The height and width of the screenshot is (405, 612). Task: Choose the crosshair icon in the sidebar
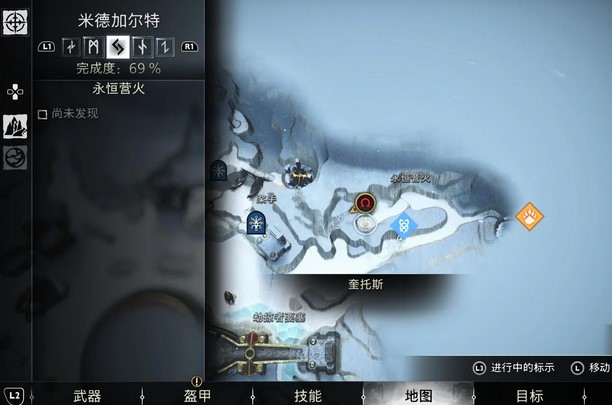15,22
